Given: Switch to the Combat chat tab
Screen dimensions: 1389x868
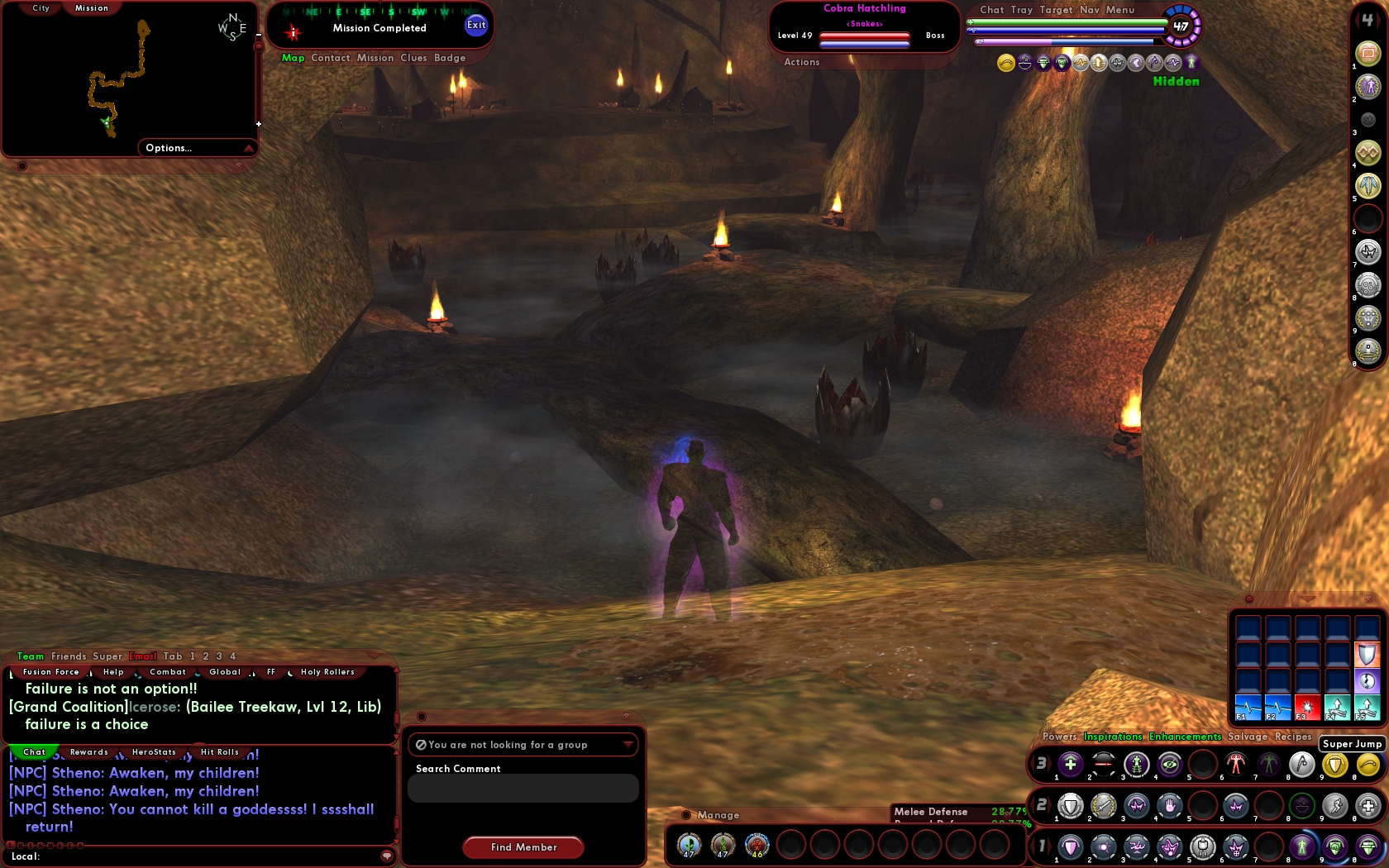Looking at the screenshot, I should [168, 672].
